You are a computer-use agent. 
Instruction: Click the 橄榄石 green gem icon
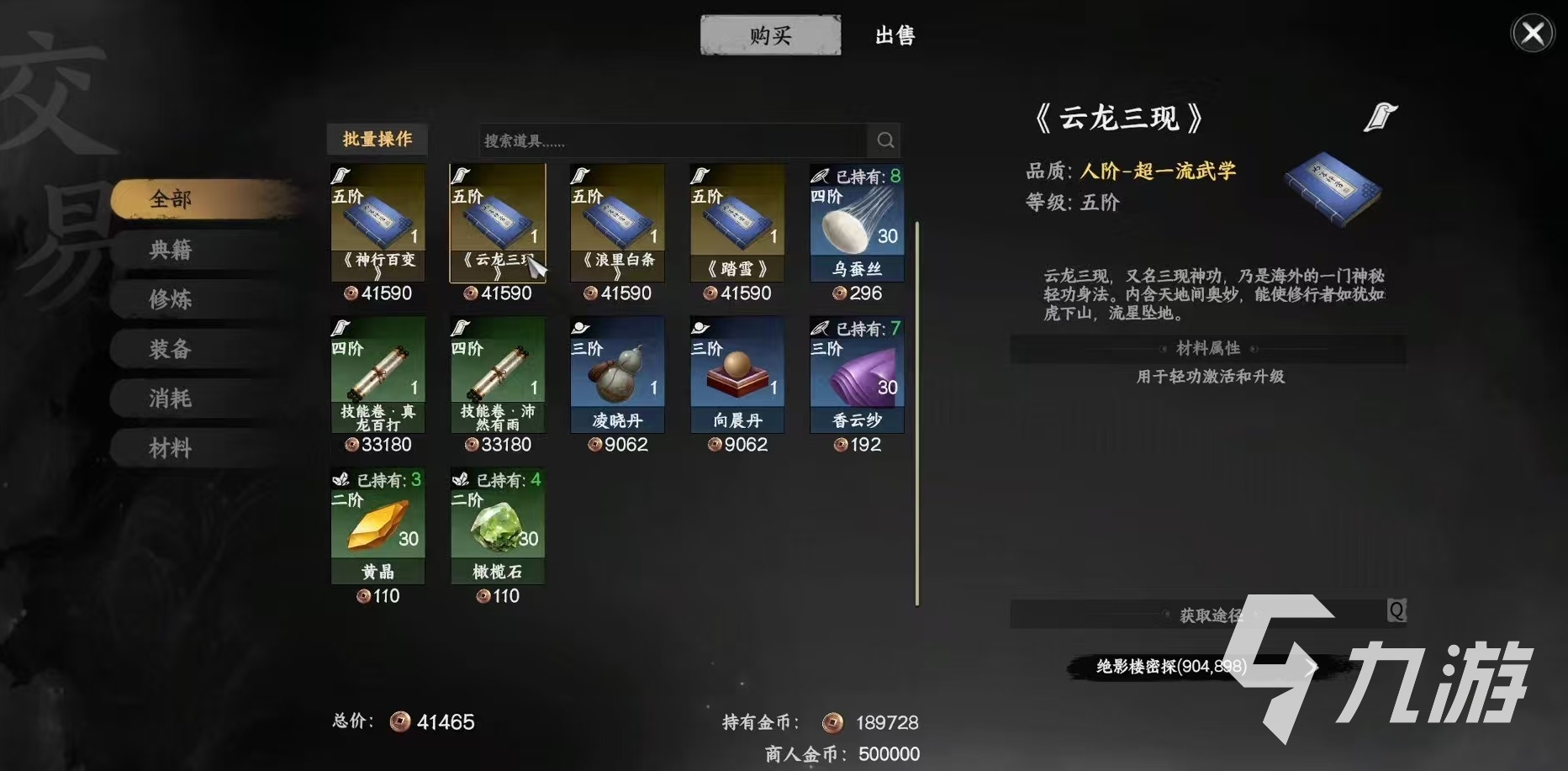tap(497, 524)
